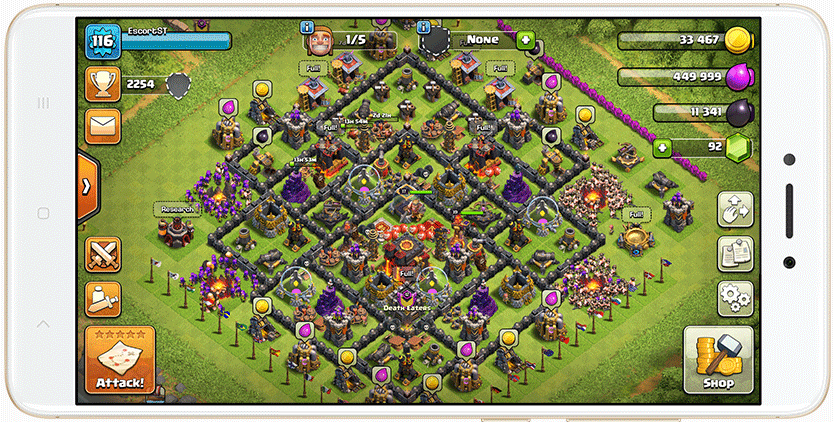
Task: Show shield info via the blue i icon
Action: coord(424,28)
